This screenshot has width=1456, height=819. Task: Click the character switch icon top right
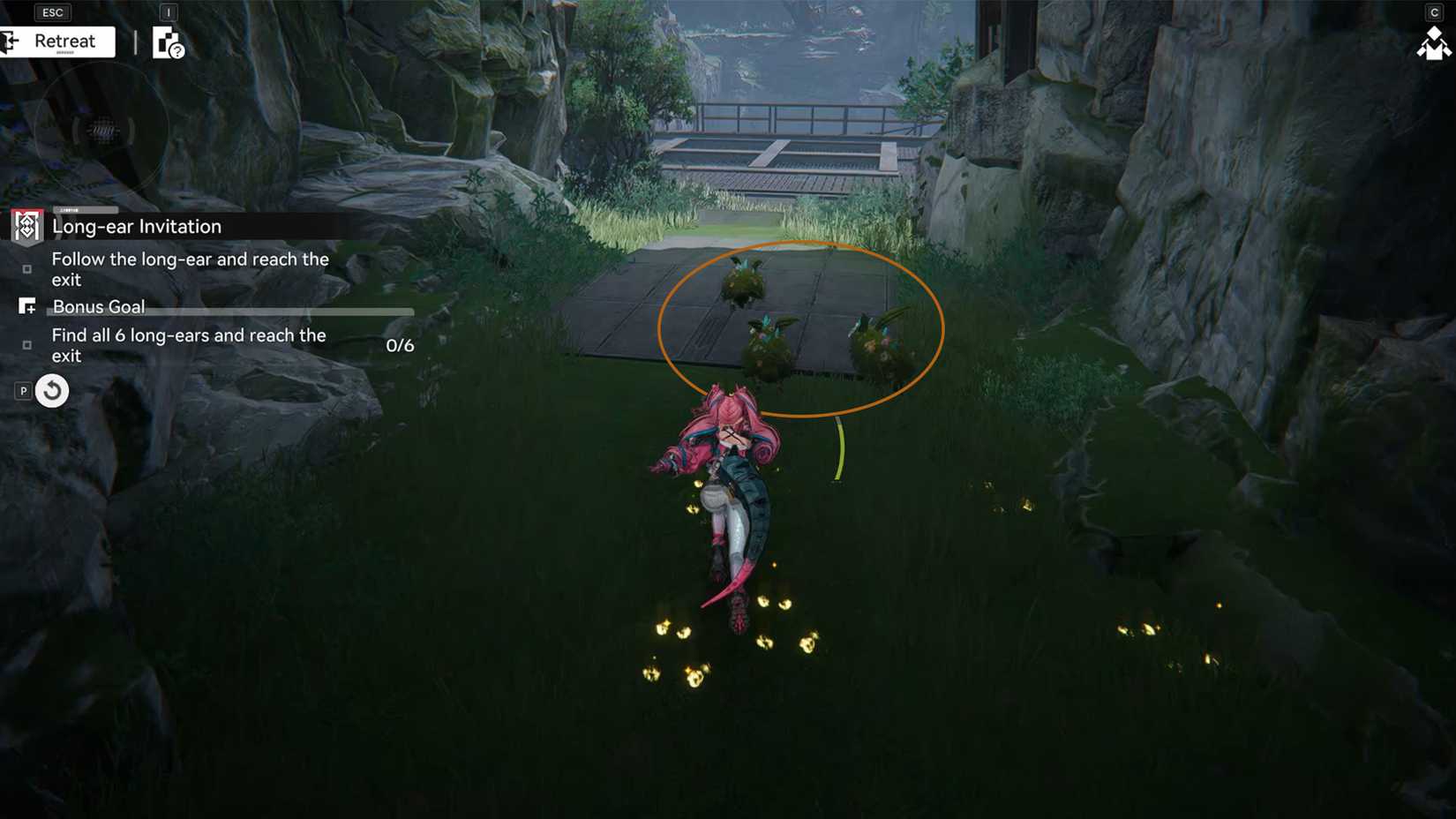[x=1433, y=41]
